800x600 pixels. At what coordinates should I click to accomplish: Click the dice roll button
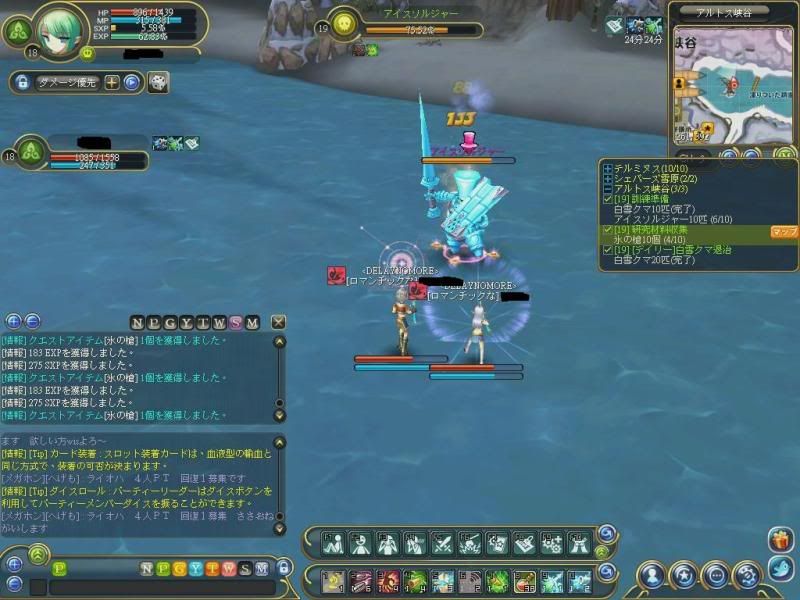pos(158,83)
